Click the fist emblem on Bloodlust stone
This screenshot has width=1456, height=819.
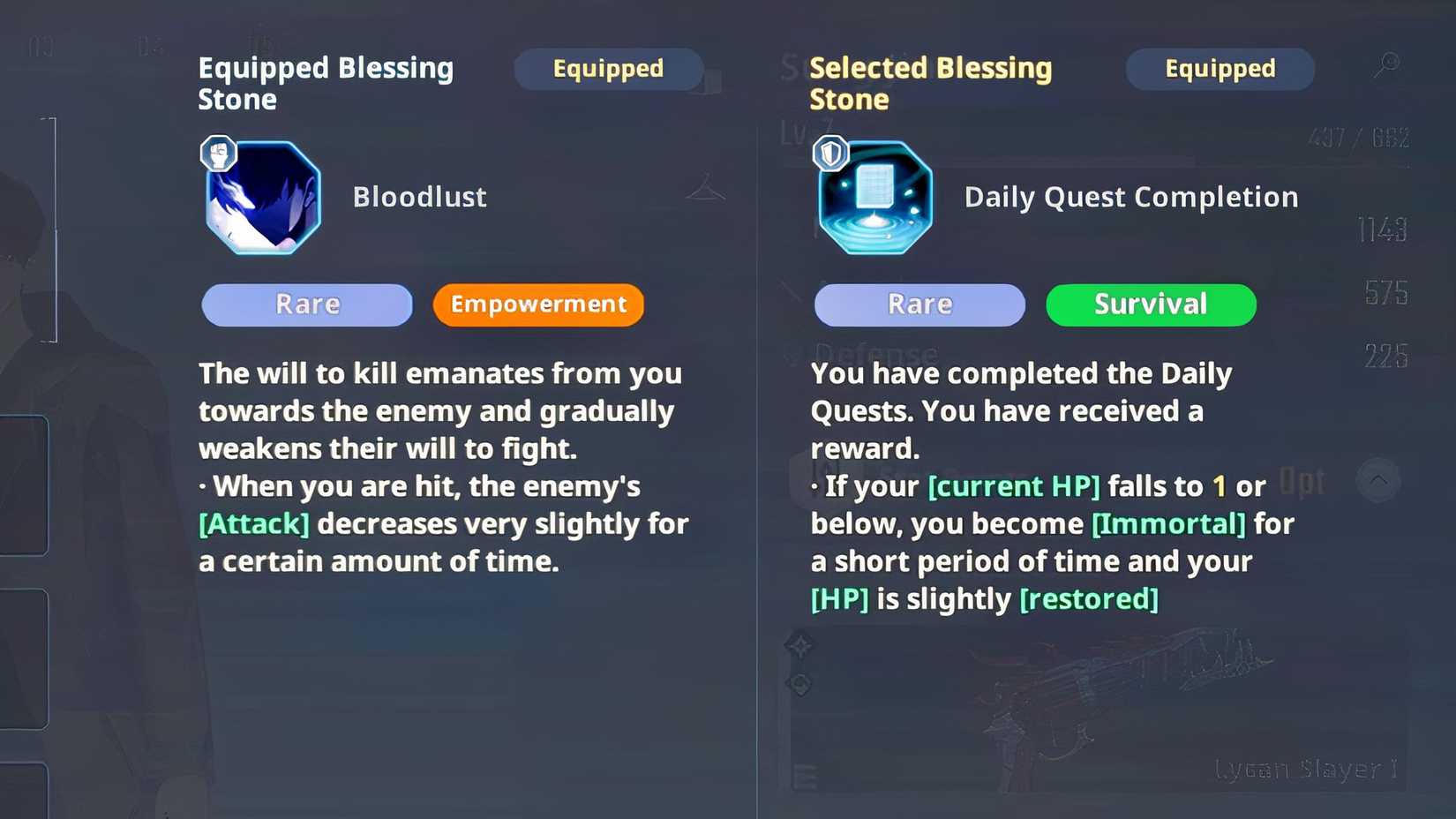(x=217, y=153)
